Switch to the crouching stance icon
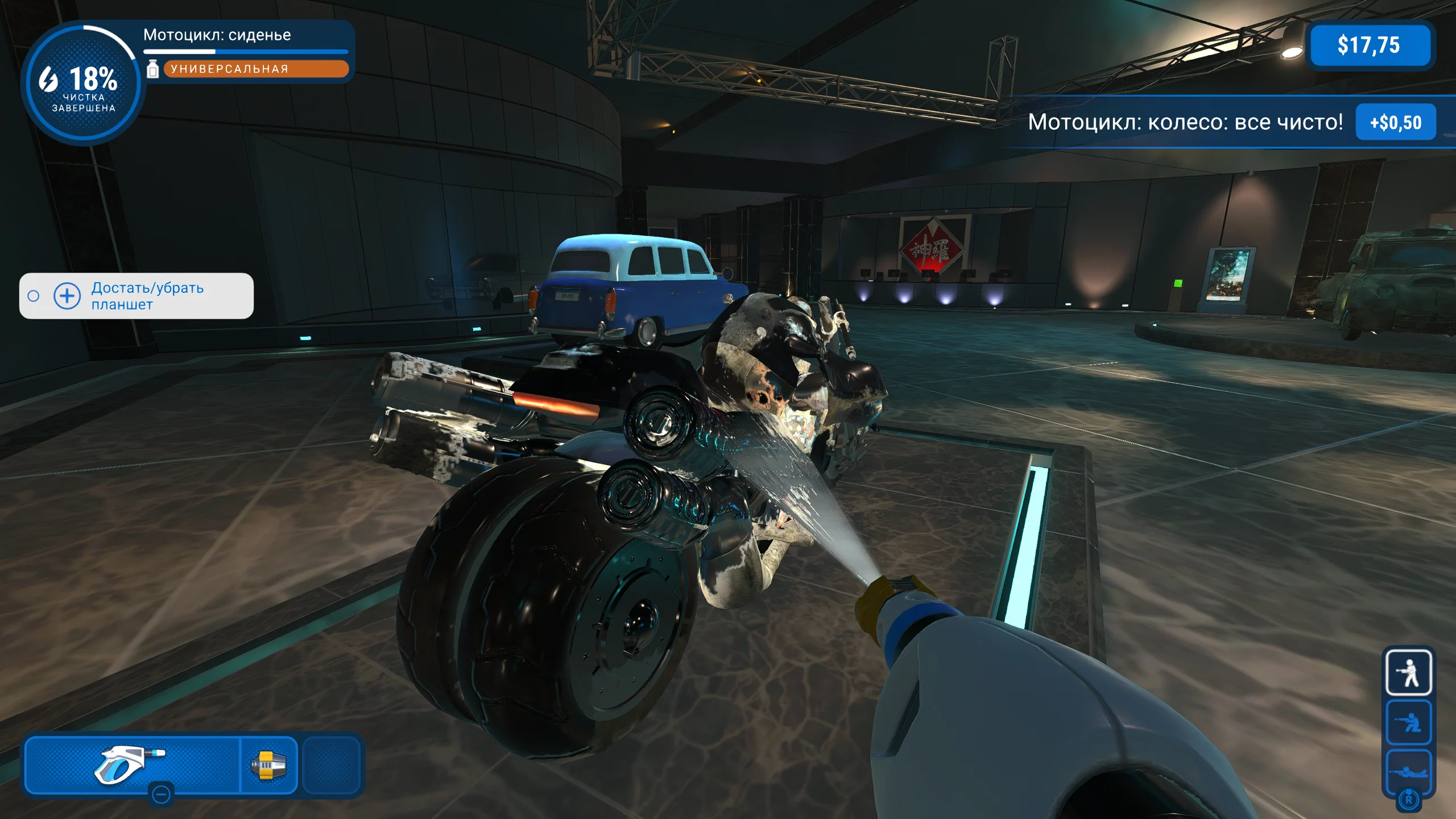This screenshot has height=819, width=1456. click(x=1408, y=722)
